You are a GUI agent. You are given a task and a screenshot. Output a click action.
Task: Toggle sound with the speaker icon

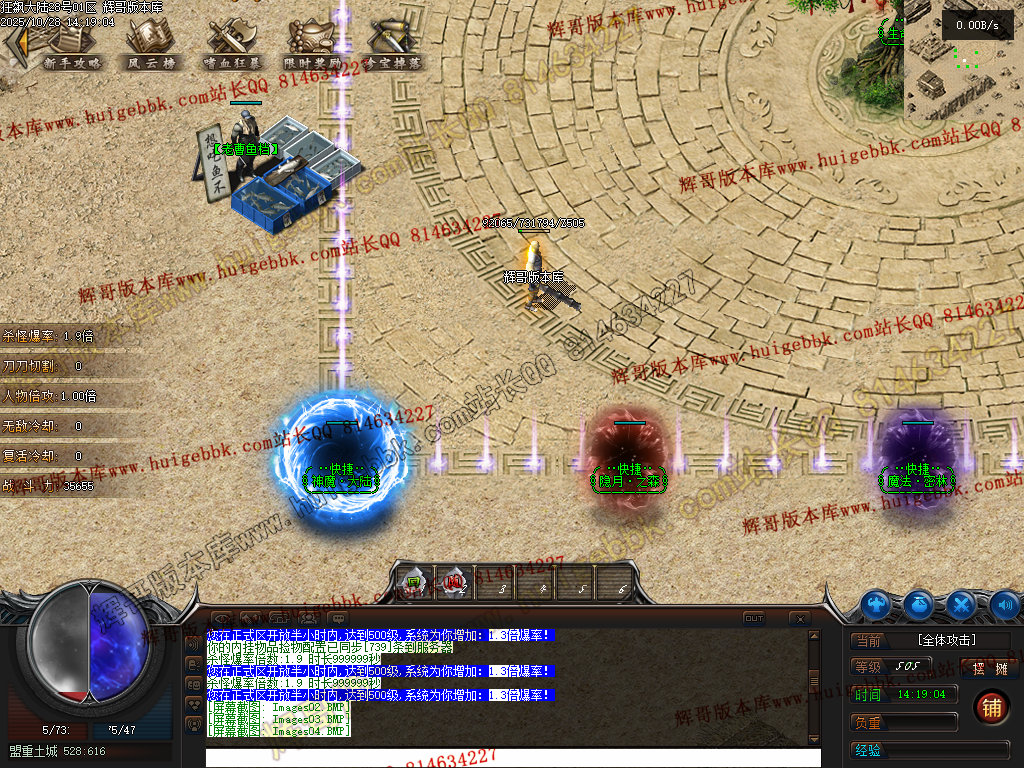point(1004,605)
